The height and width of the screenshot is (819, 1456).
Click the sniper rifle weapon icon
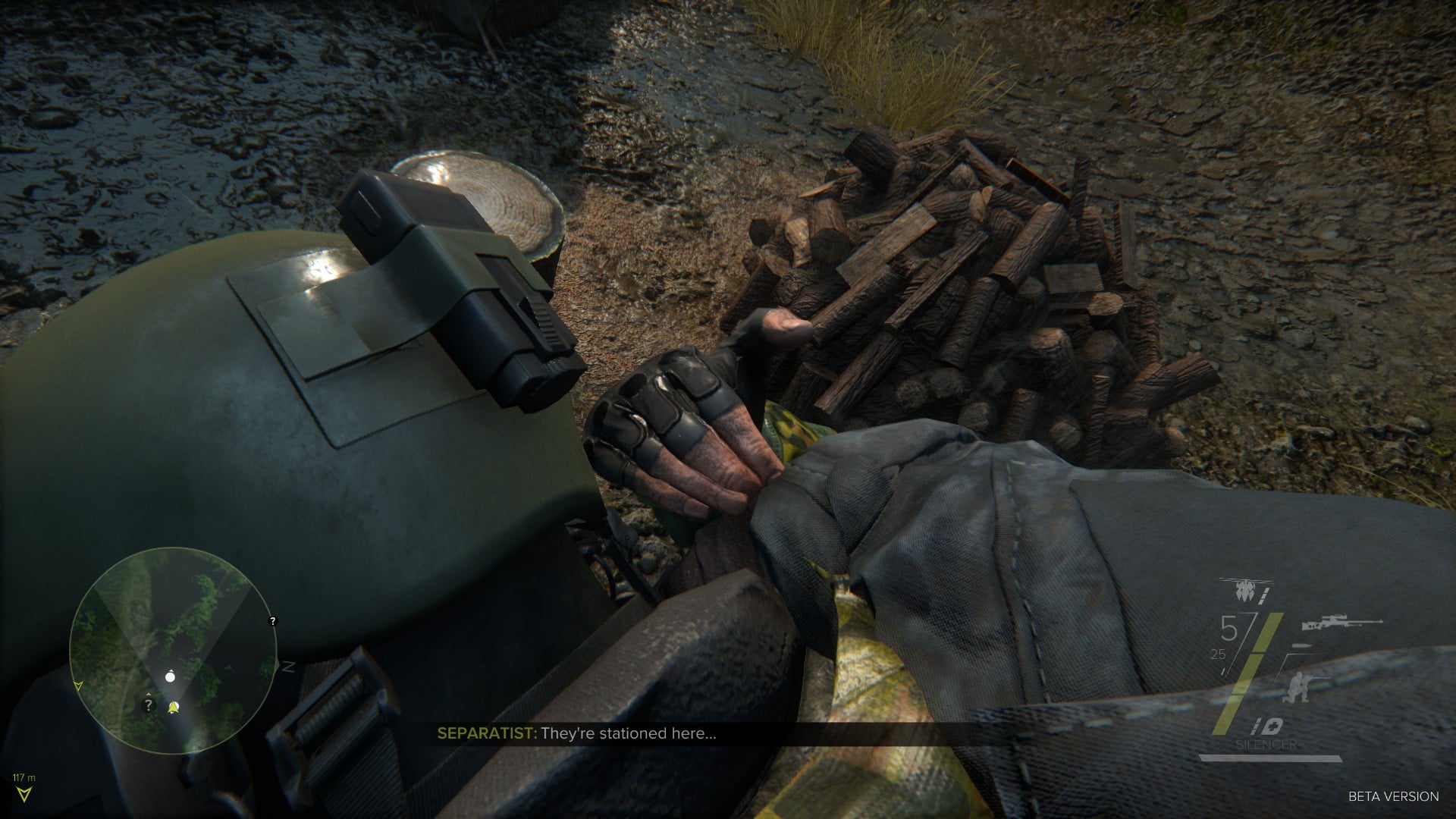pyautogui.click(x=1341, y=623)
